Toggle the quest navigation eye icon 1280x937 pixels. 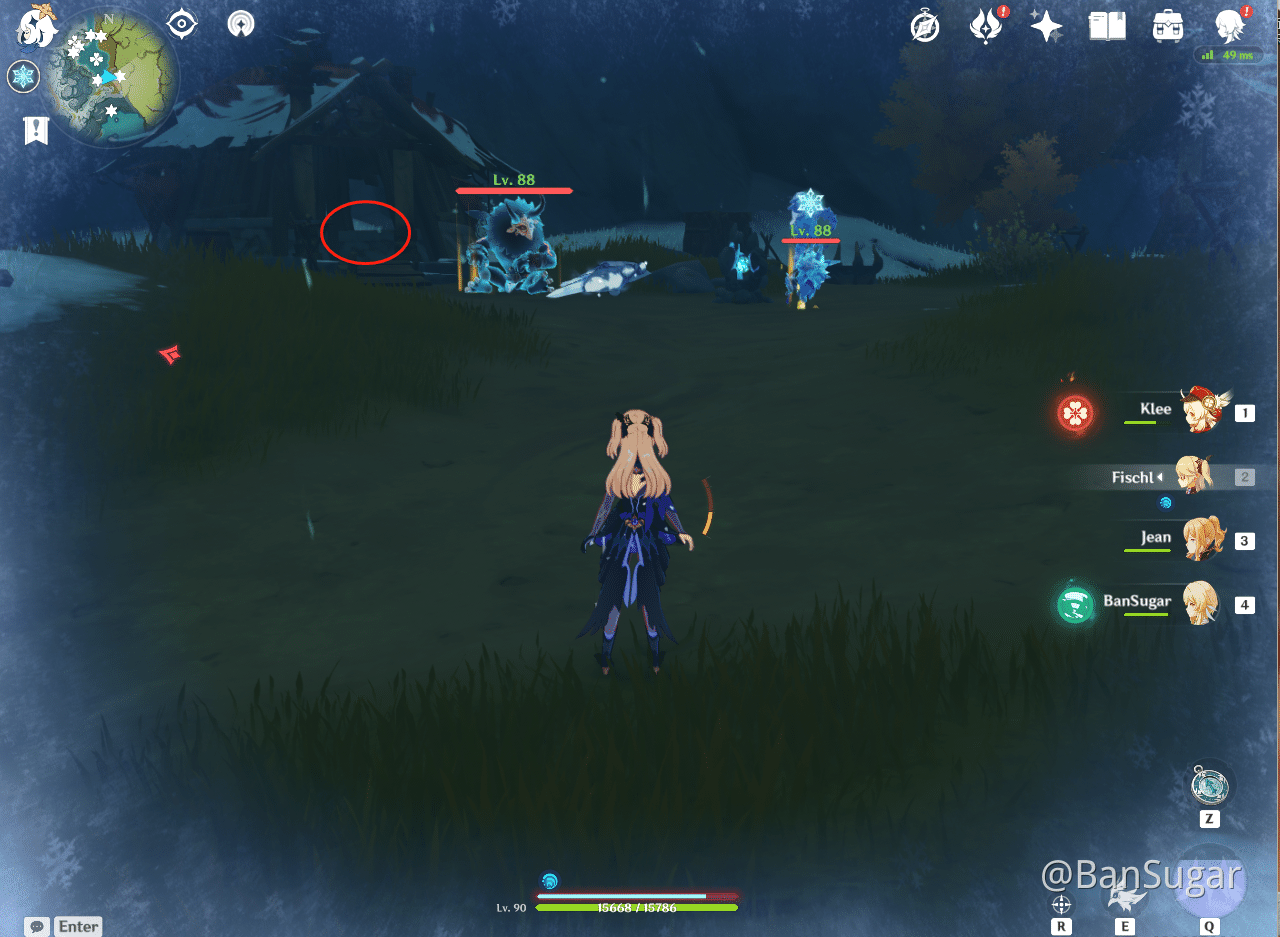coord(181,22)
